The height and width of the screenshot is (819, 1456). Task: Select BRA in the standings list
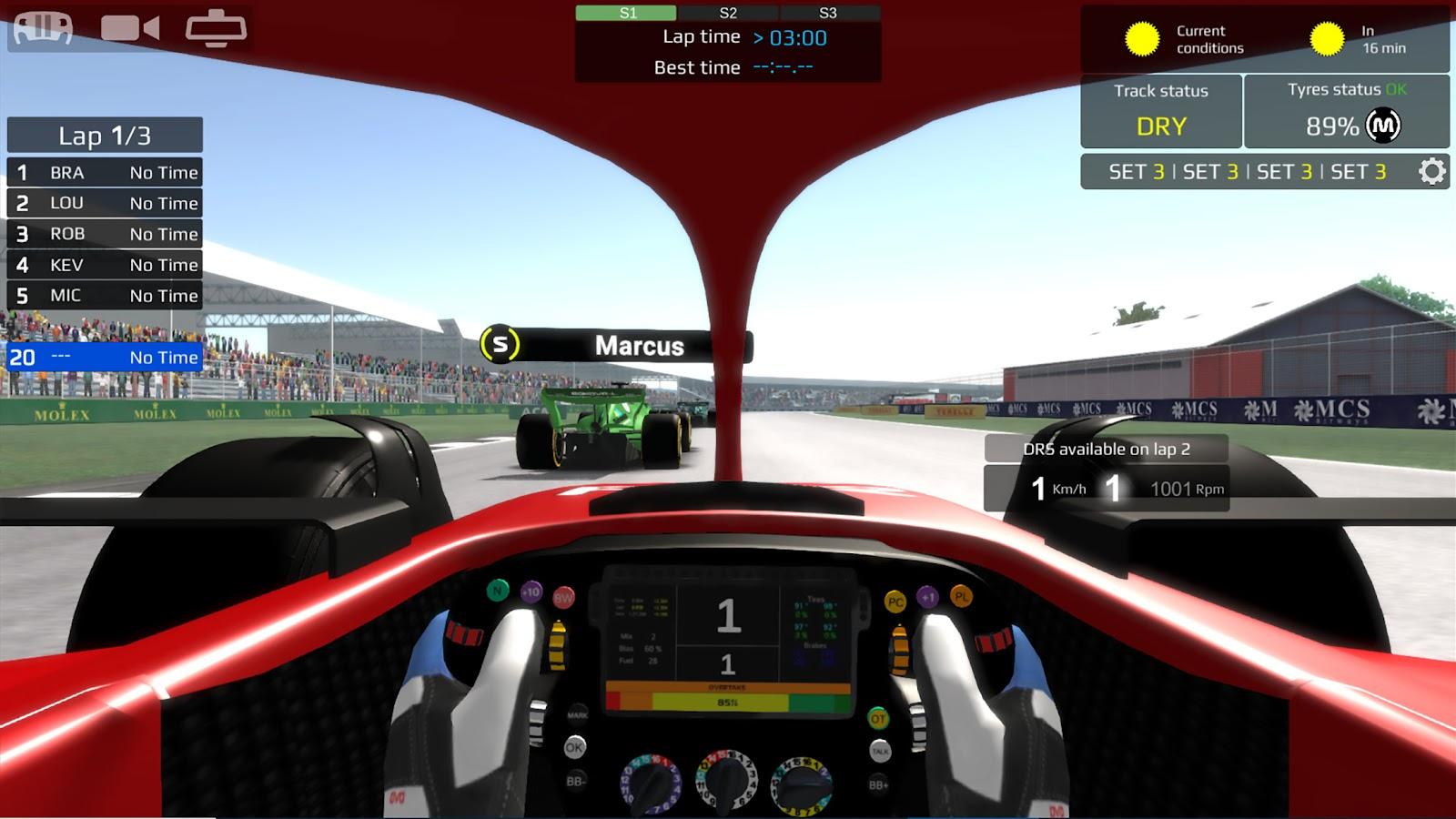(x=105, y=173)
